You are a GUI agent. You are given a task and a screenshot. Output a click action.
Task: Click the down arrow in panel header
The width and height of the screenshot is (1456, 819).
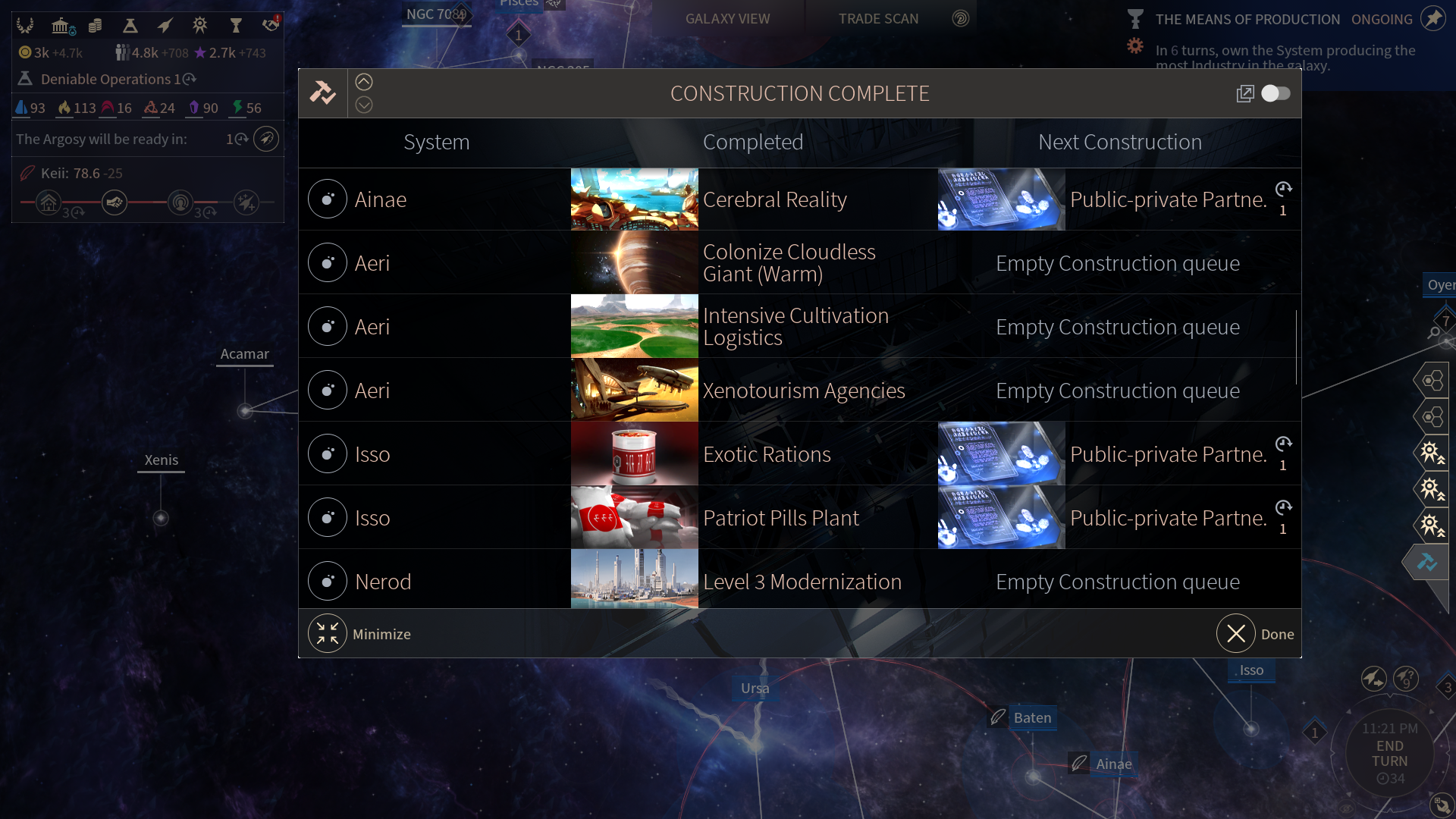364,105
